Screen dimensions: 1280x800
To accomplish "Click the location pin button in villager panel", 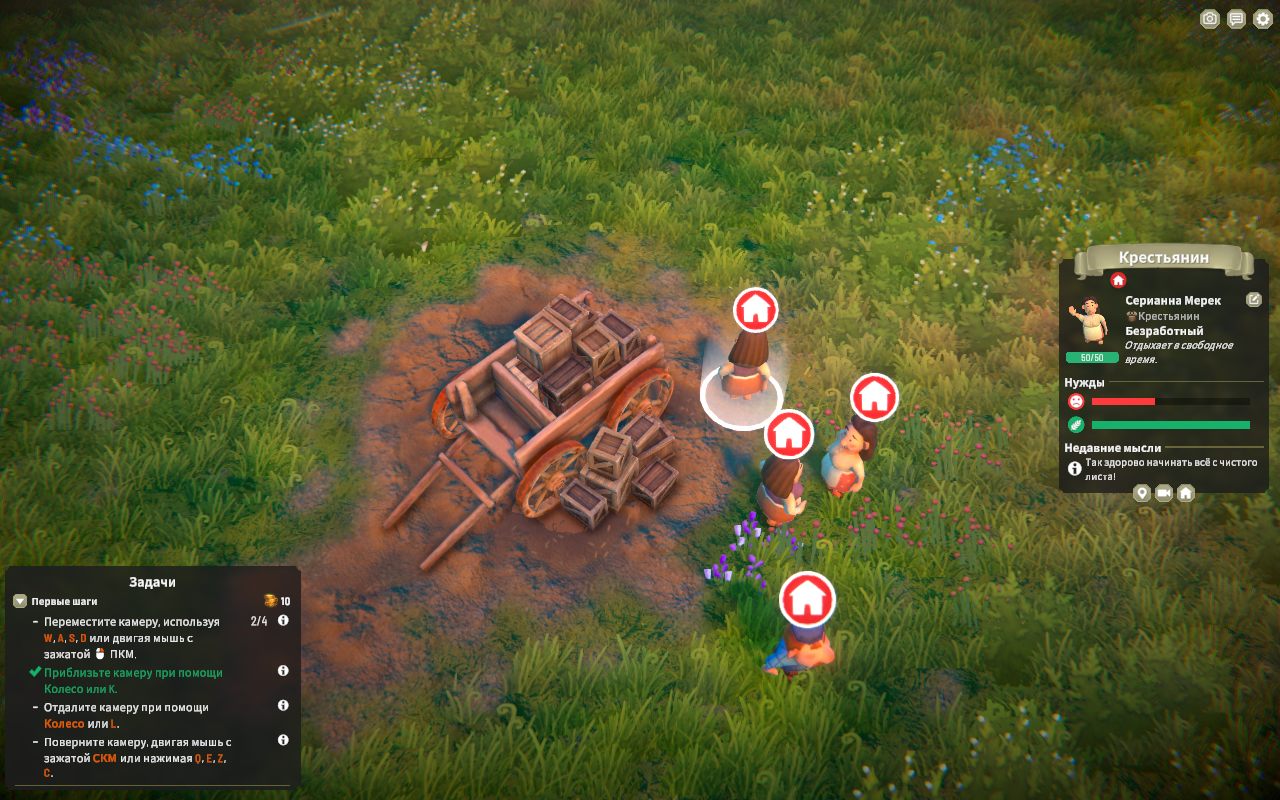I will coord(1142,493).
